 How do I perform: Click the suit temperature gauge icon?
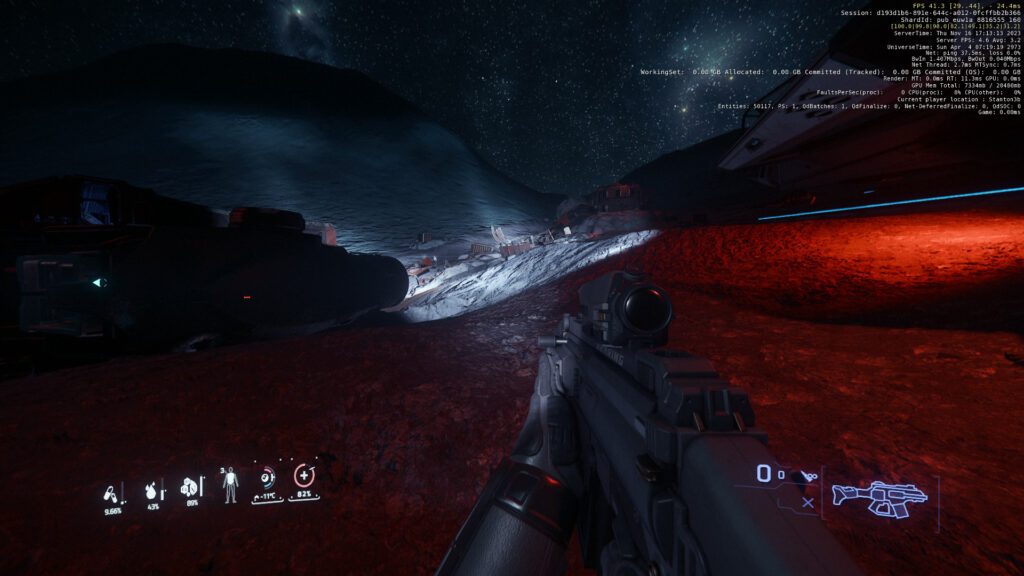(x=267, y=478)
